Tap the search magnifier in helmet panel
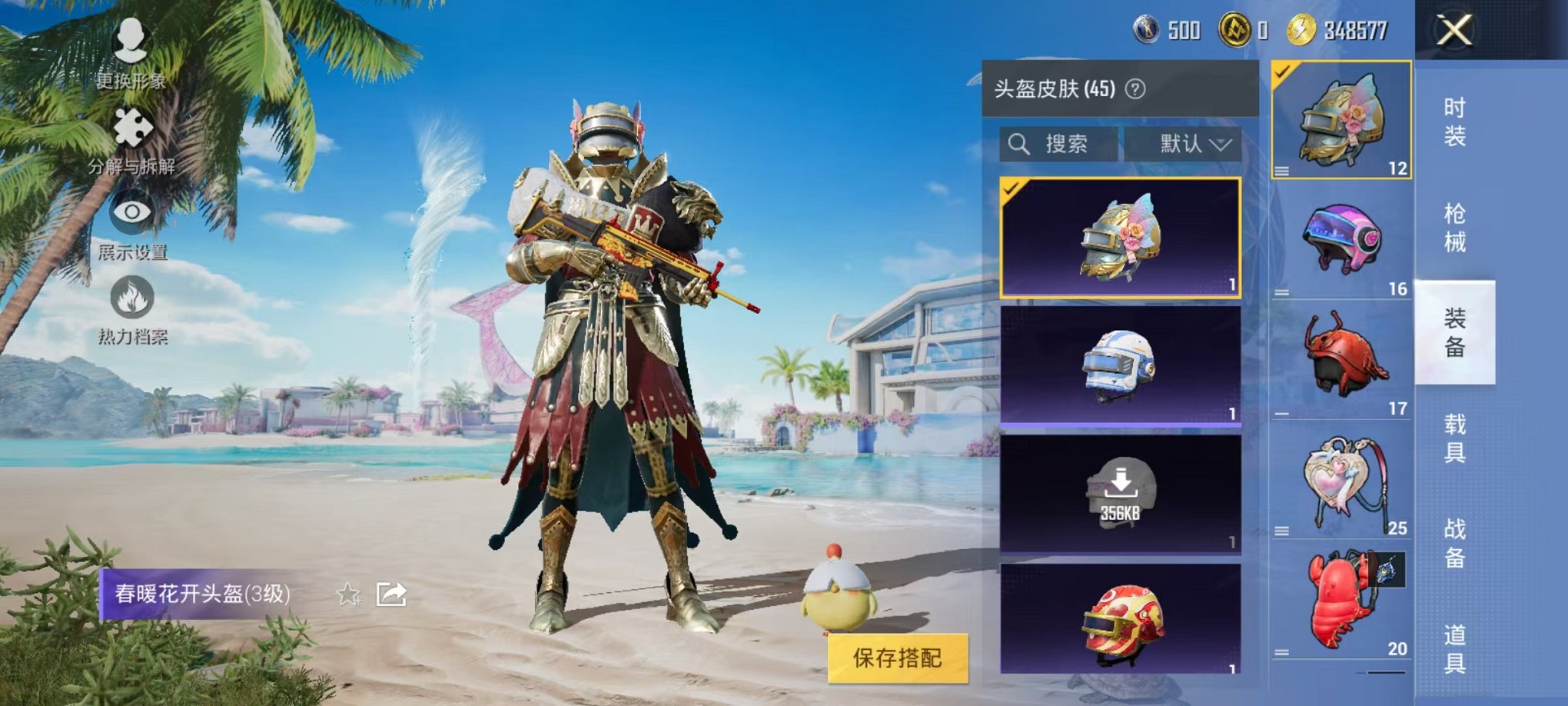1568x706 pixels. pos(1020,143)
